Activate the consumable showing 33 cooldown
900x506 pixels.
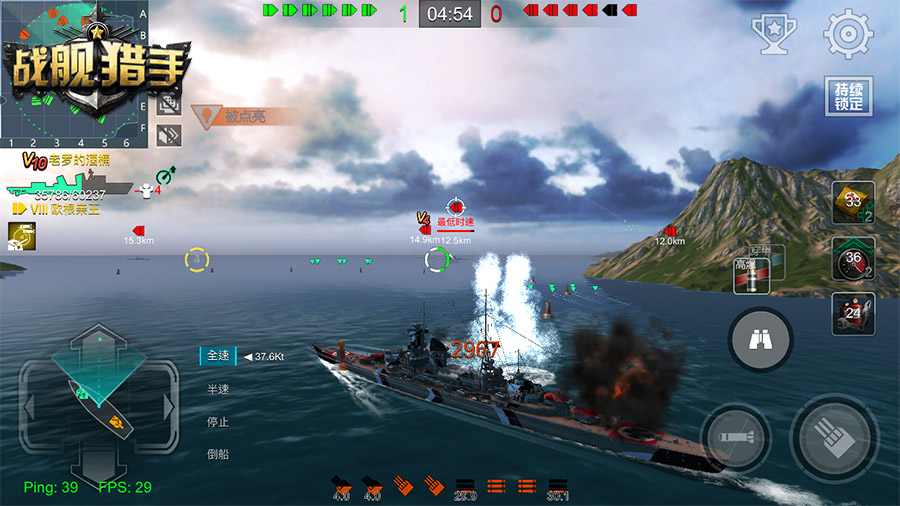(x=853, y=203)
